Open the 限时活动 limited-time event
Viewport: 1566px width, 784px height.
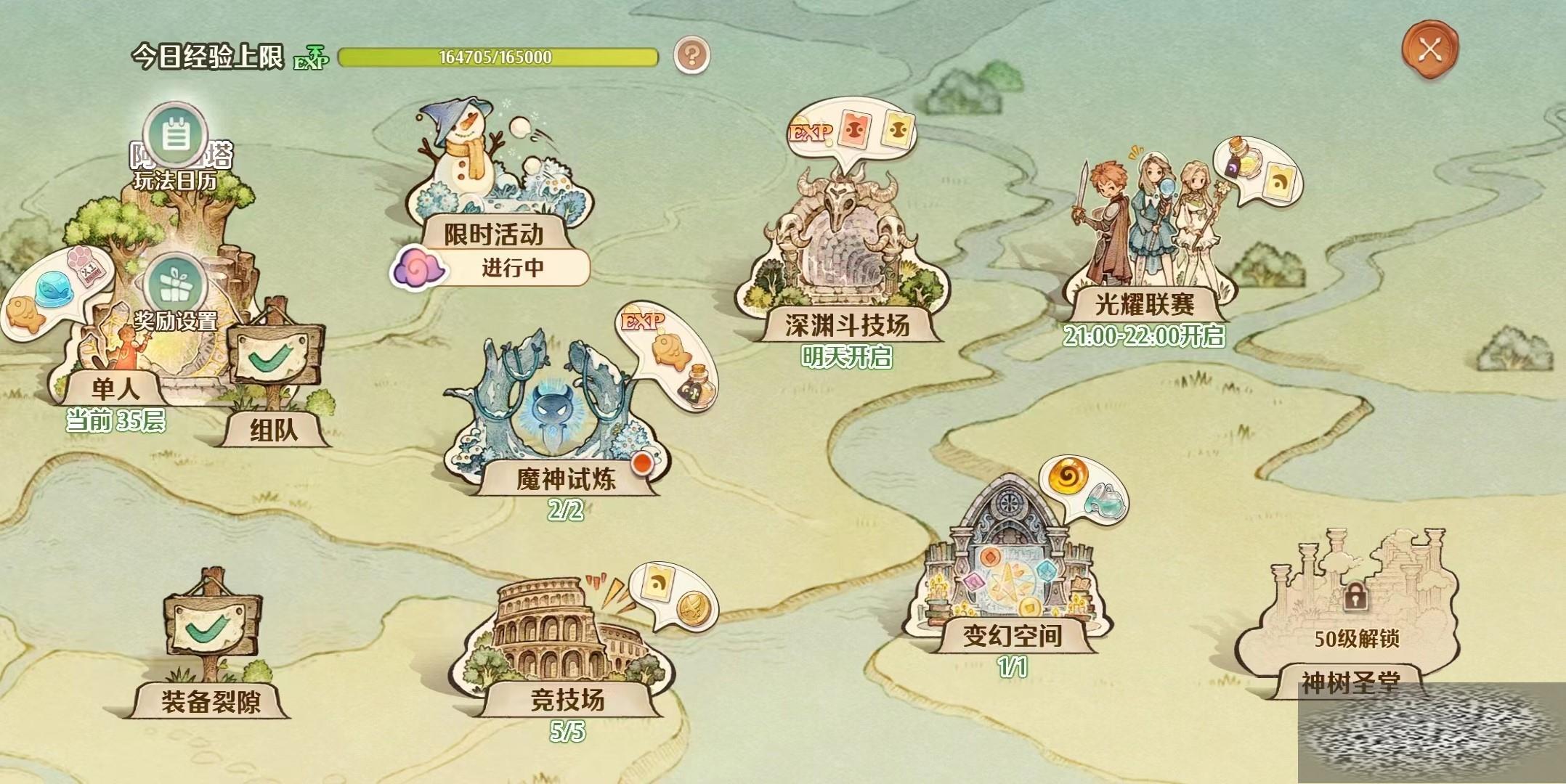pyautogui.click(x=494, y=234)
